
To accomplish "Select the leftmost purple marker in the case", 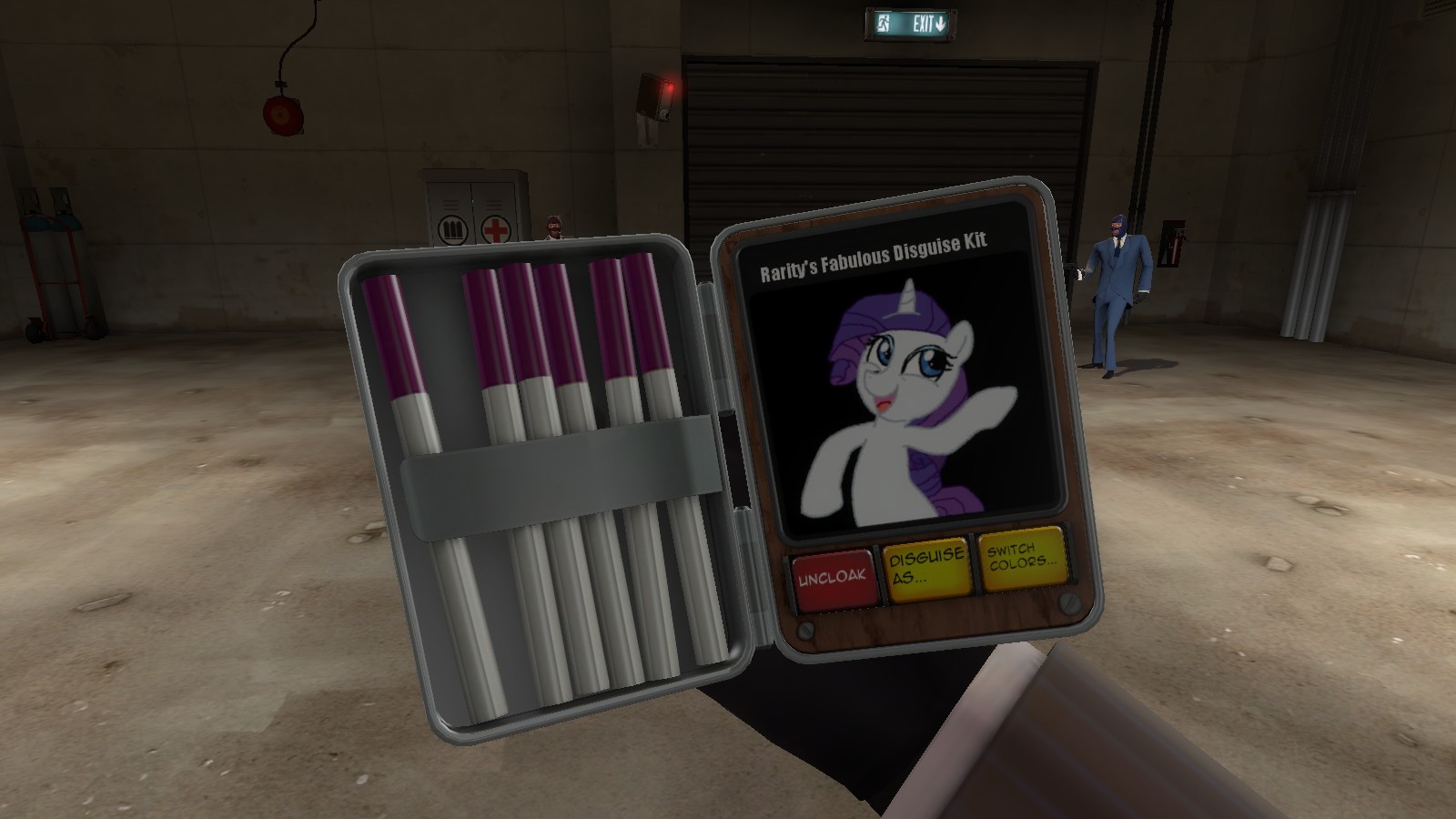I will coord(393,337).
